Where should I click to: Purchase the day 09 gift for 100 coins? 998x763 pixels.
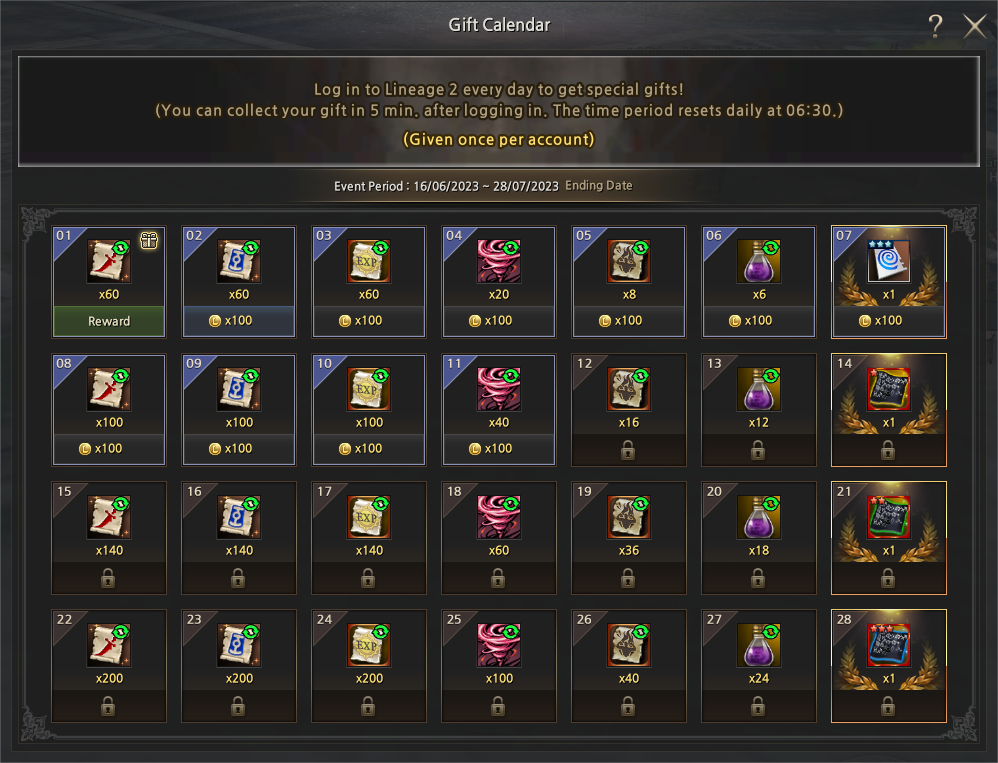pos(239,449)
